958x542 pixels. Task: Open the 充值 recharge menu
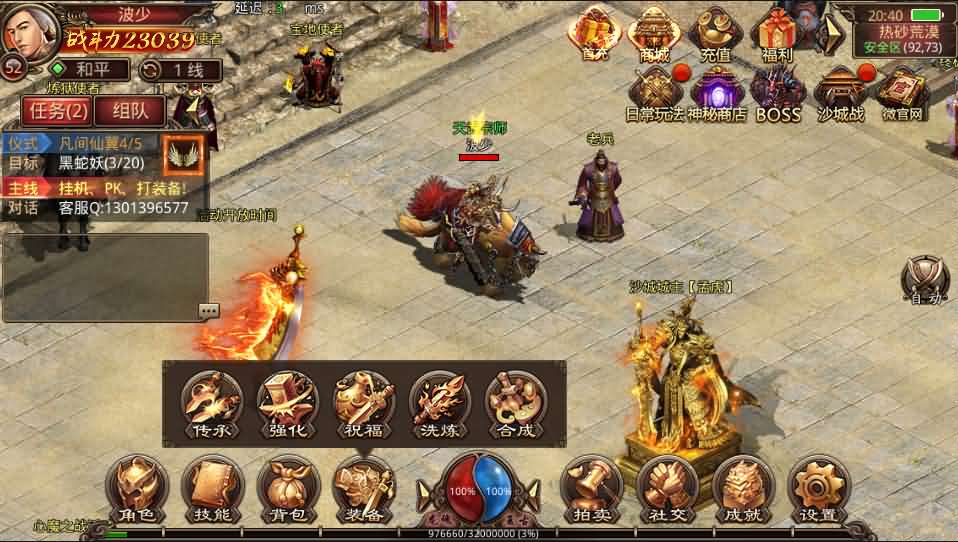click(x=716, y=34)
